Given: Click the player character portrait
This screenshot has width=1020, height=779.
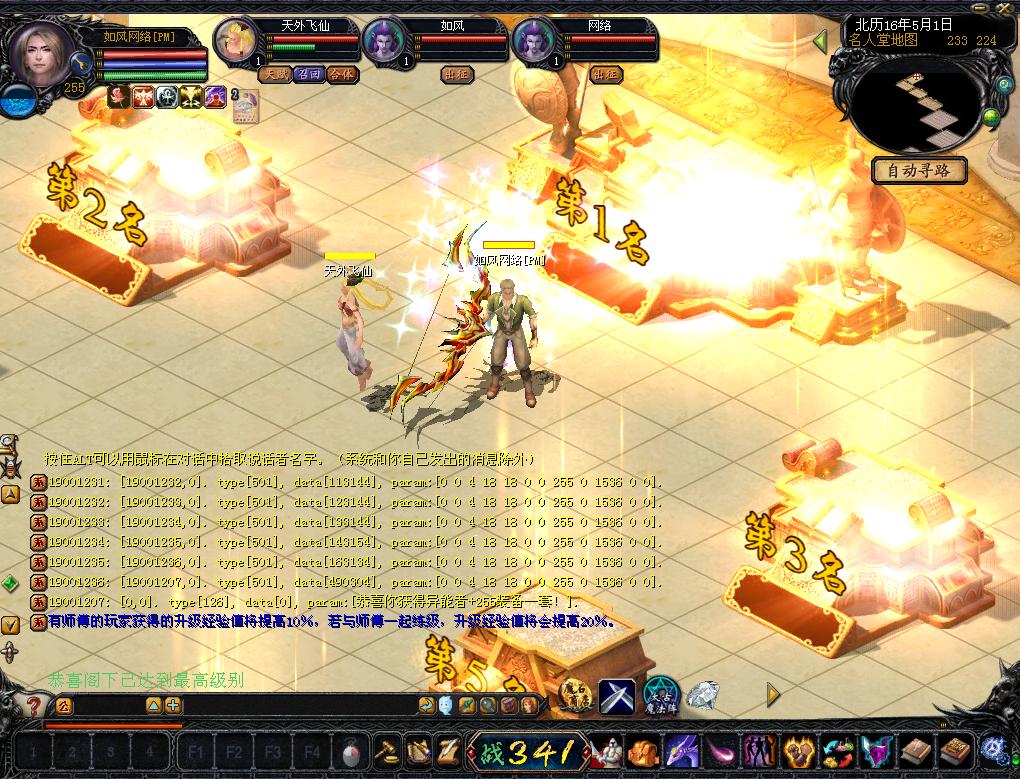Looking at the screenshot, I should [x=41, y=52].
